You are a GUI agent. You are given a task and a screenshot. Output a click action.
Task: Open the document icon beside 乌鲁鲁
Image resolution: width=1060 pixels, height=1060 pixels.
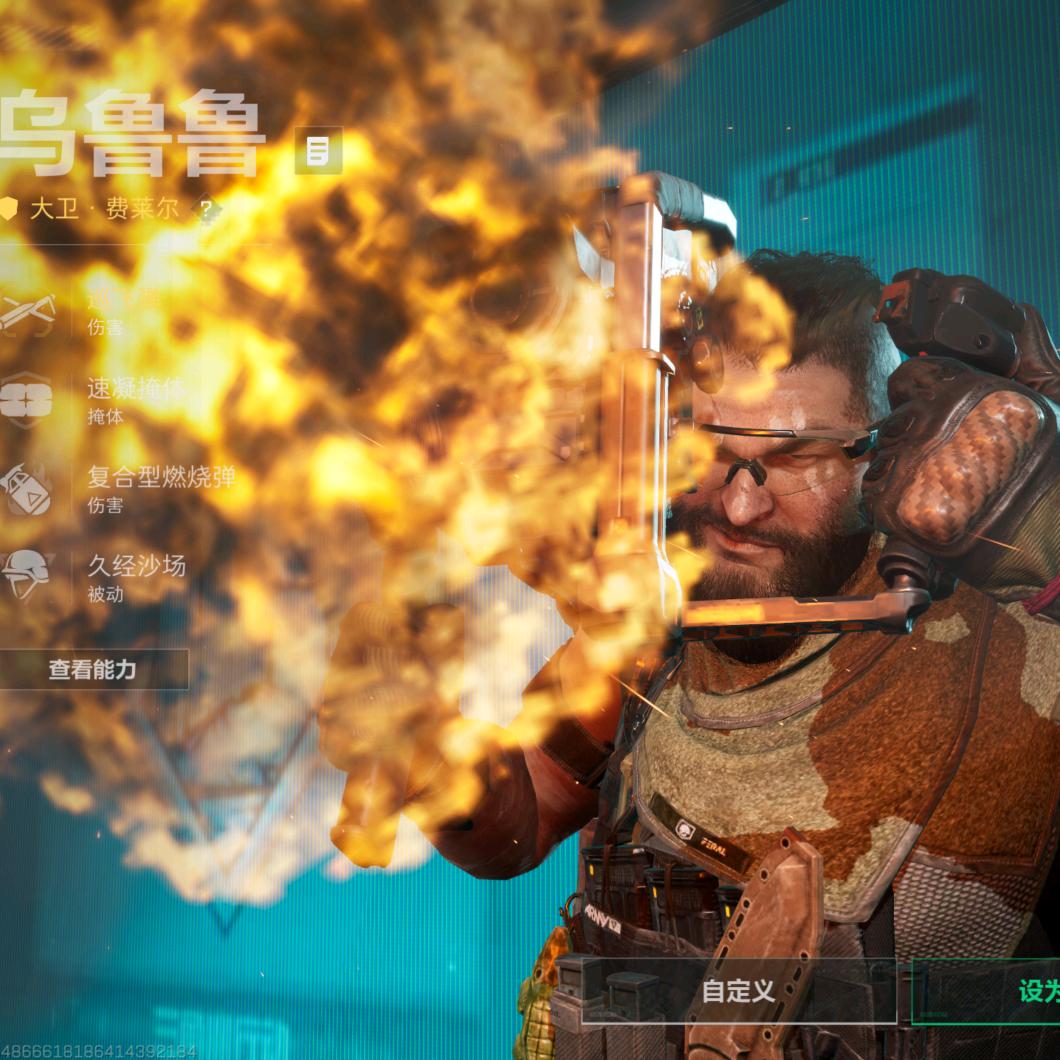[x=318, y=151]
